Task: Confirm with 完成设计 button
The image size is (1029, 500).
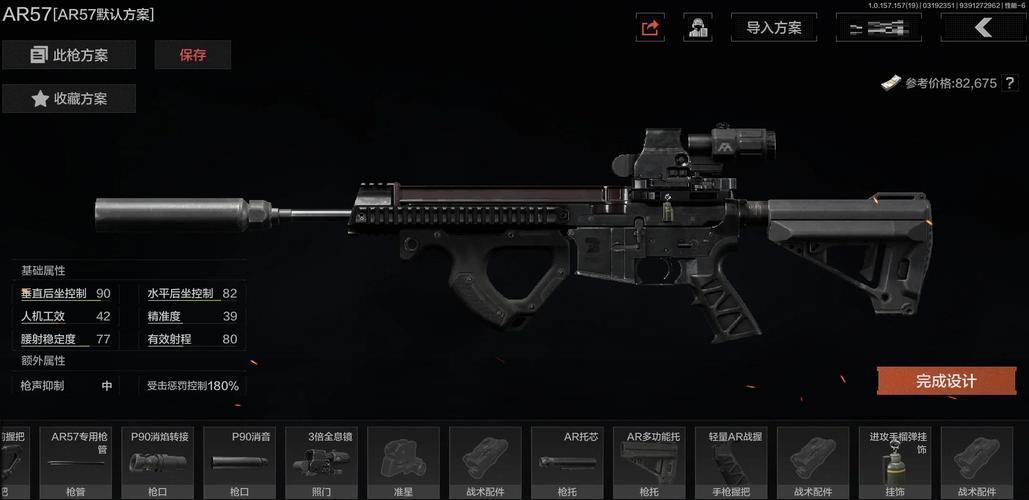Action: [x=946, y=381]
